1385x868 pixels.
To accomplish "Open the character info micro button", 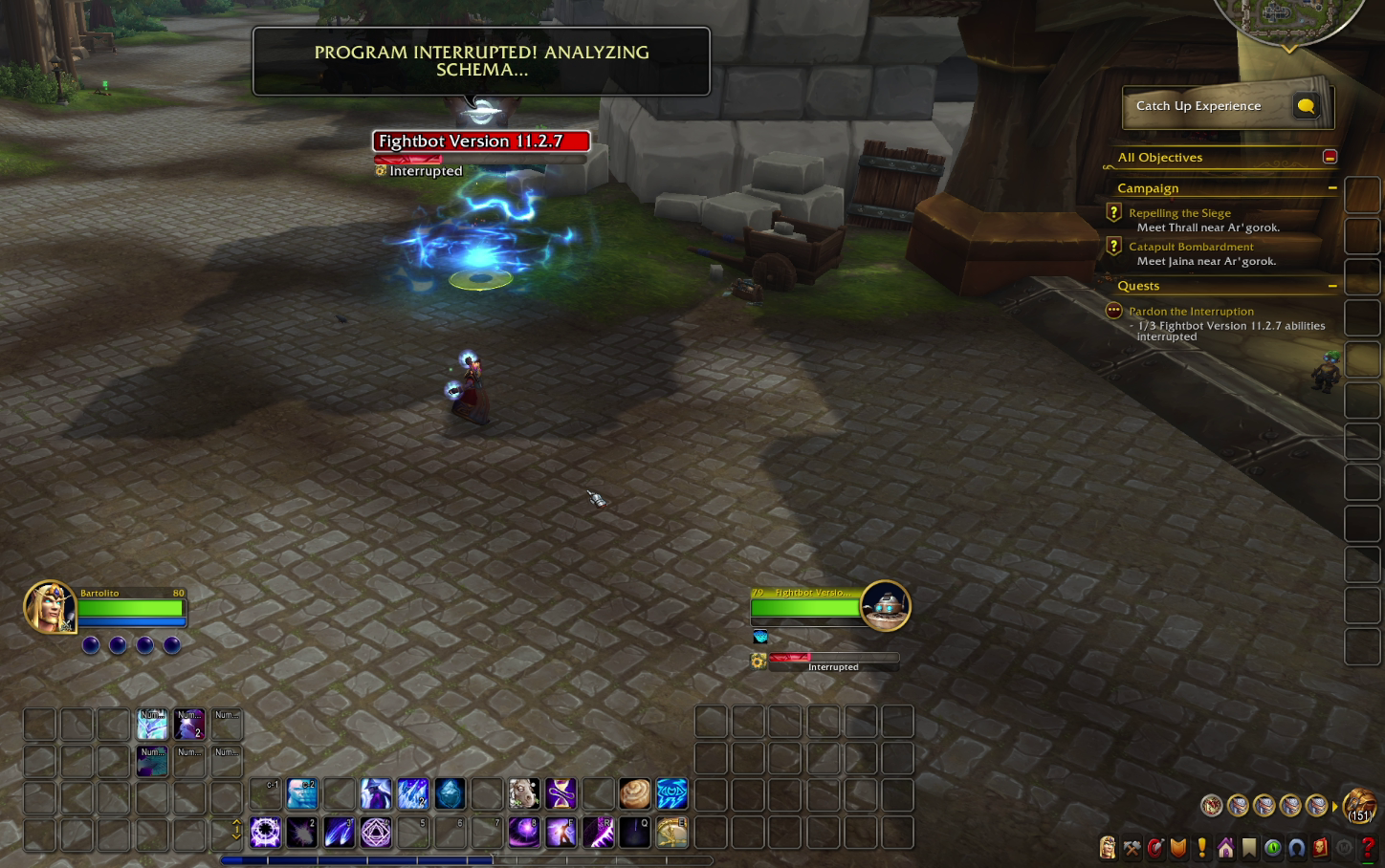I will click(1108, 848).
